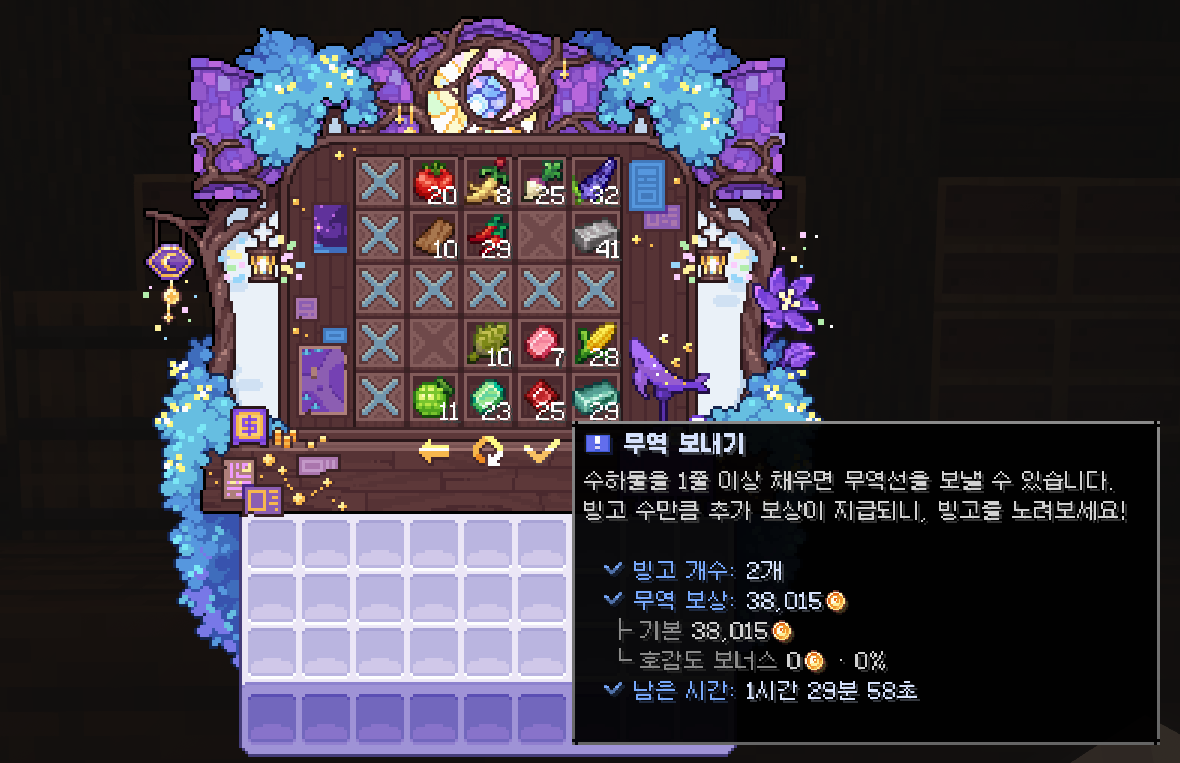This screenshot has height=763, width=1180.
Task: Select the red ruby slot with 25
Action: (542, 397)
